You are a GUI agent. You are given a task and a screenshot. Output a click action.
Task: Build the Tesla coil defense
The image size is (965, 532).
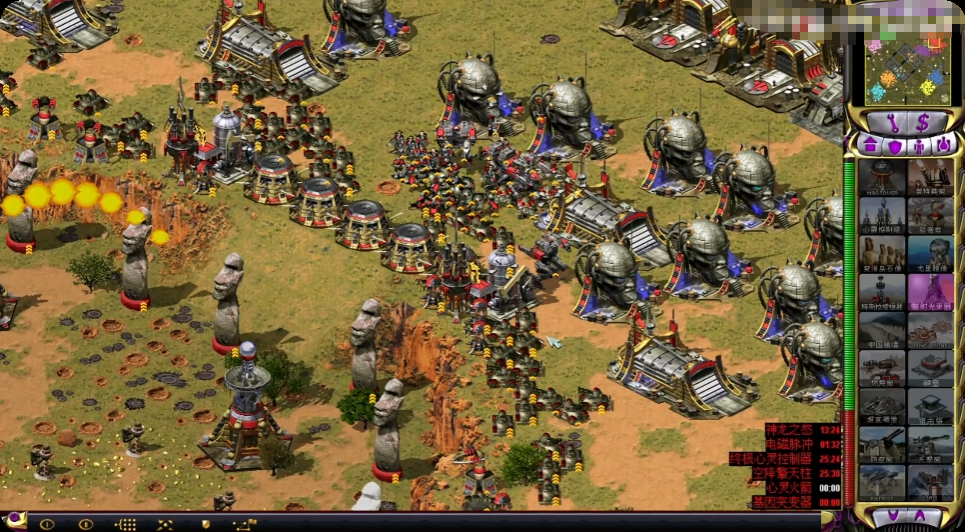pos(881,291)
